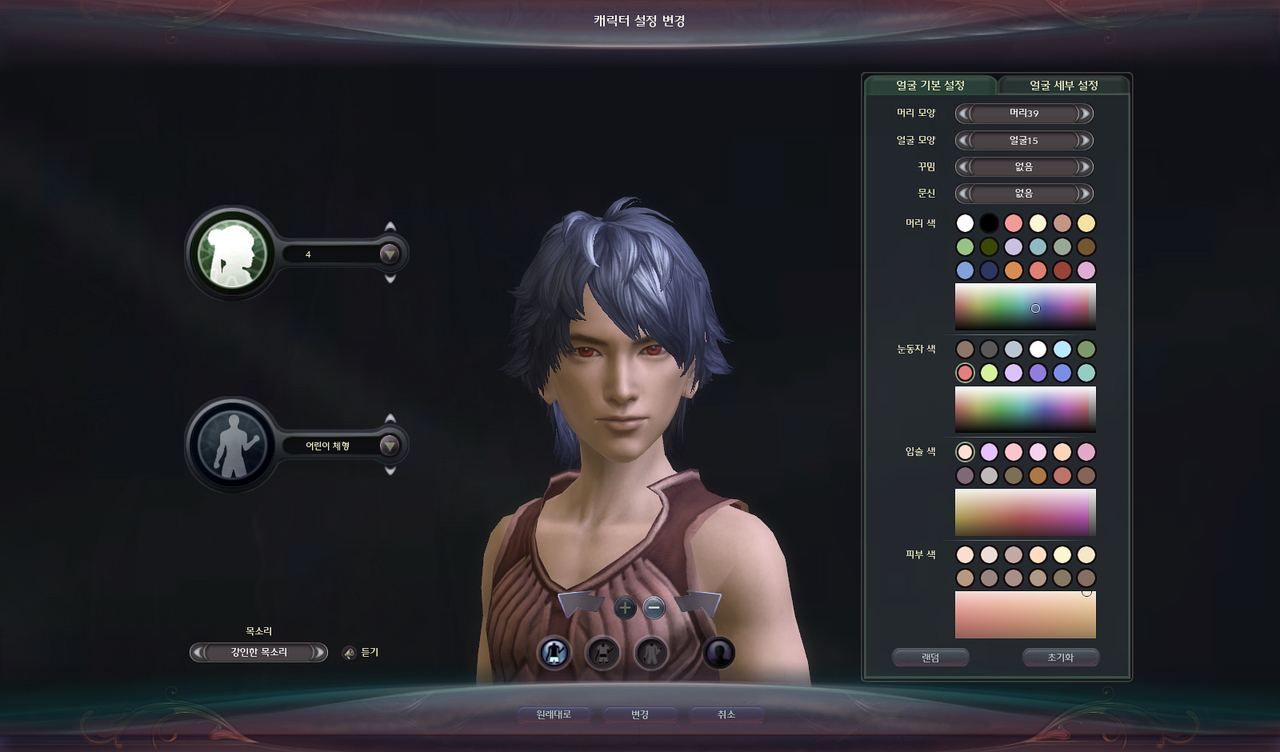Screen dimensions: 1280x752
Task: Go to the previous face shape before 얼굴15
Action: coord(963,141)
